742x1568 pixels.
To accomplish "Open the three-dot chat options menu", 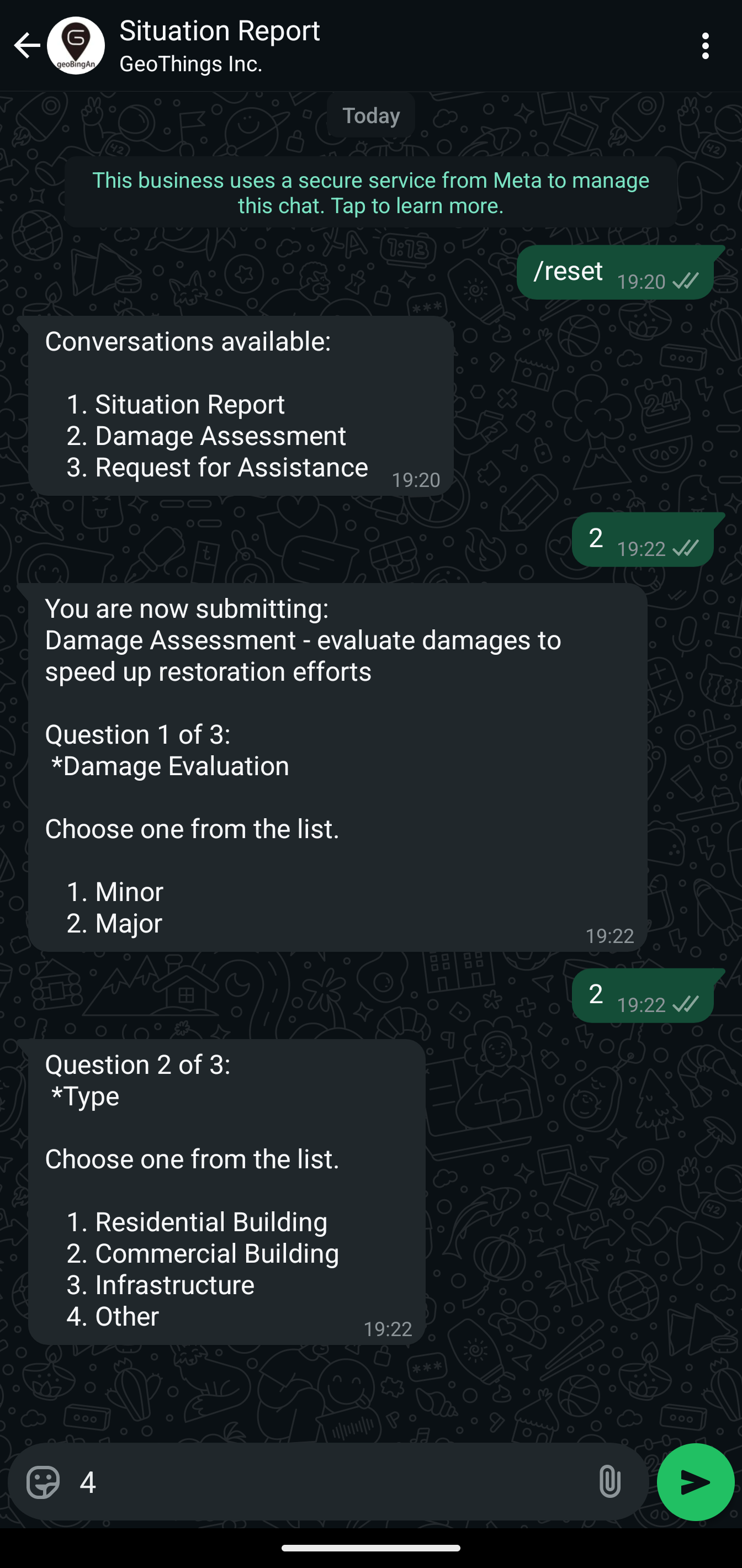I will coord(705,45).
